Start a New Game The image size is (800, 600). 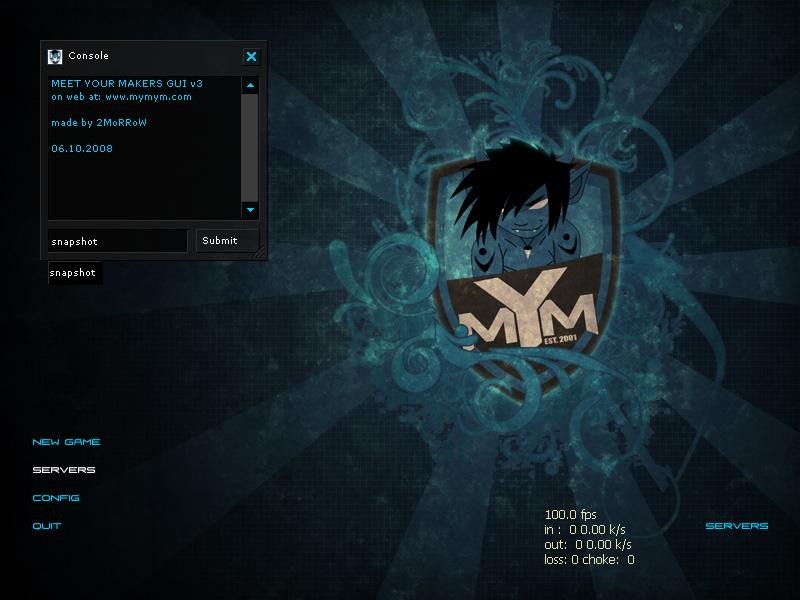[66, 442]
